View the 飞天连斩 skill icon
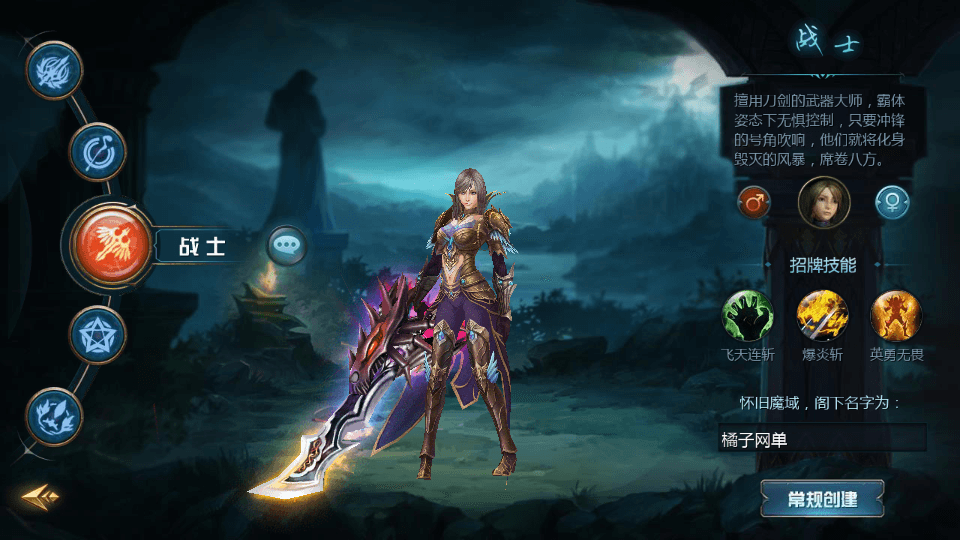960x540 pixels. click(748, 315)
